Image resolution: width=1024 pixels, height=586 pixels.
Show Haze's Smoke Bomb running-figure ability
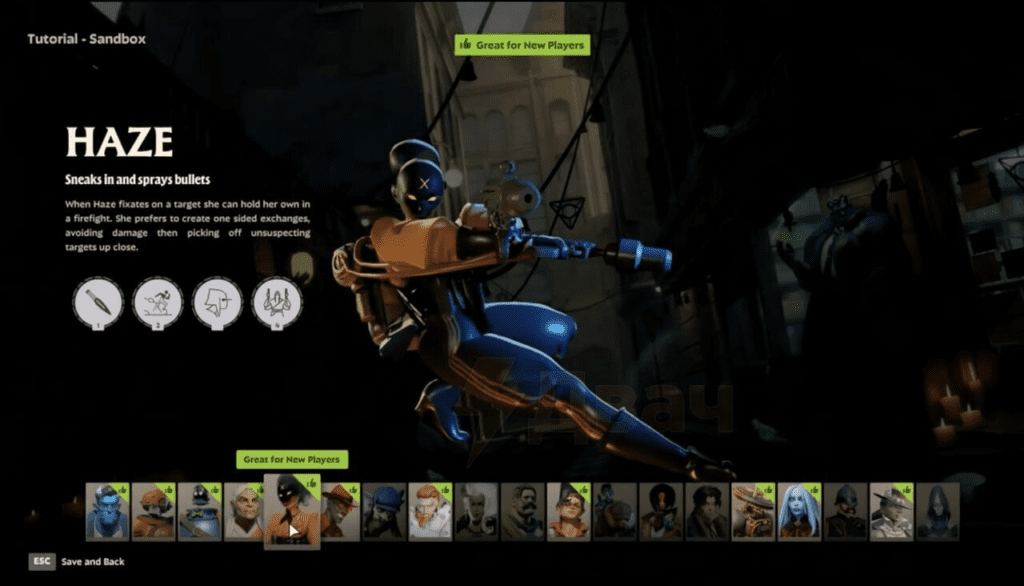tap(158, 301)
